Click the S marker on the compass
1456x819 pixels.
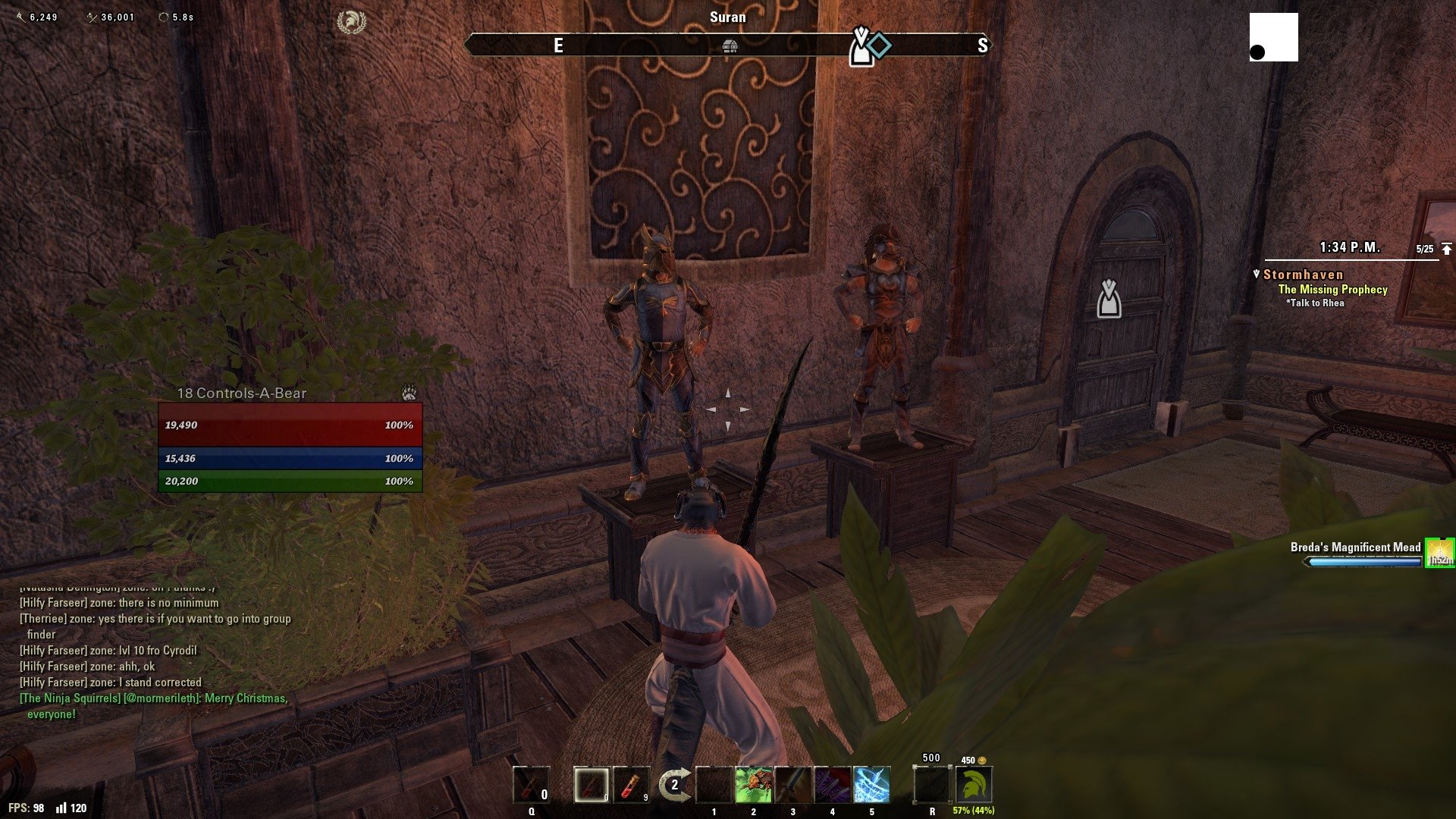(x=984, y=45)
